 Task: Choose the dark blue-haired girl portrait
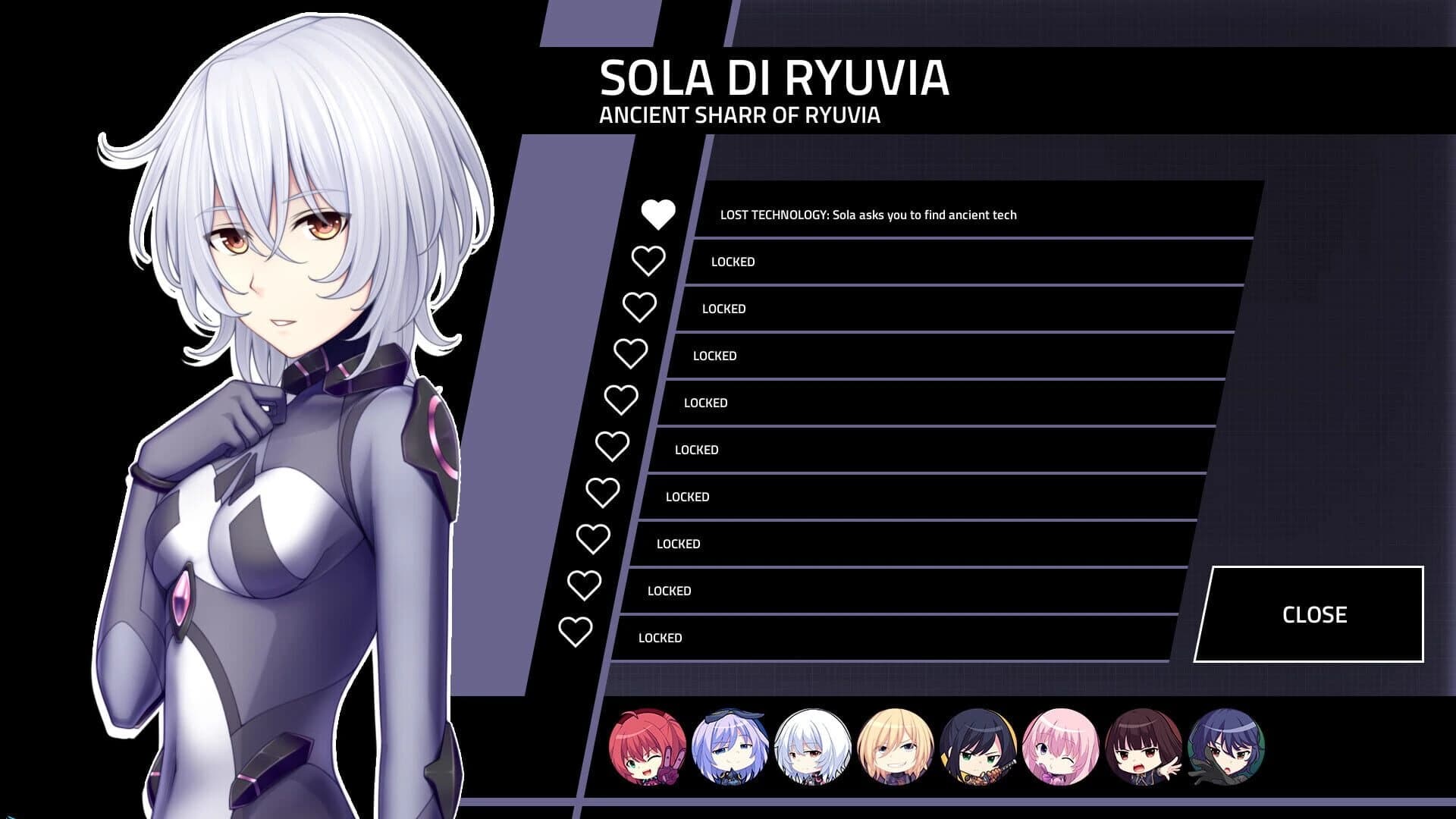[x=1225, y=746]
